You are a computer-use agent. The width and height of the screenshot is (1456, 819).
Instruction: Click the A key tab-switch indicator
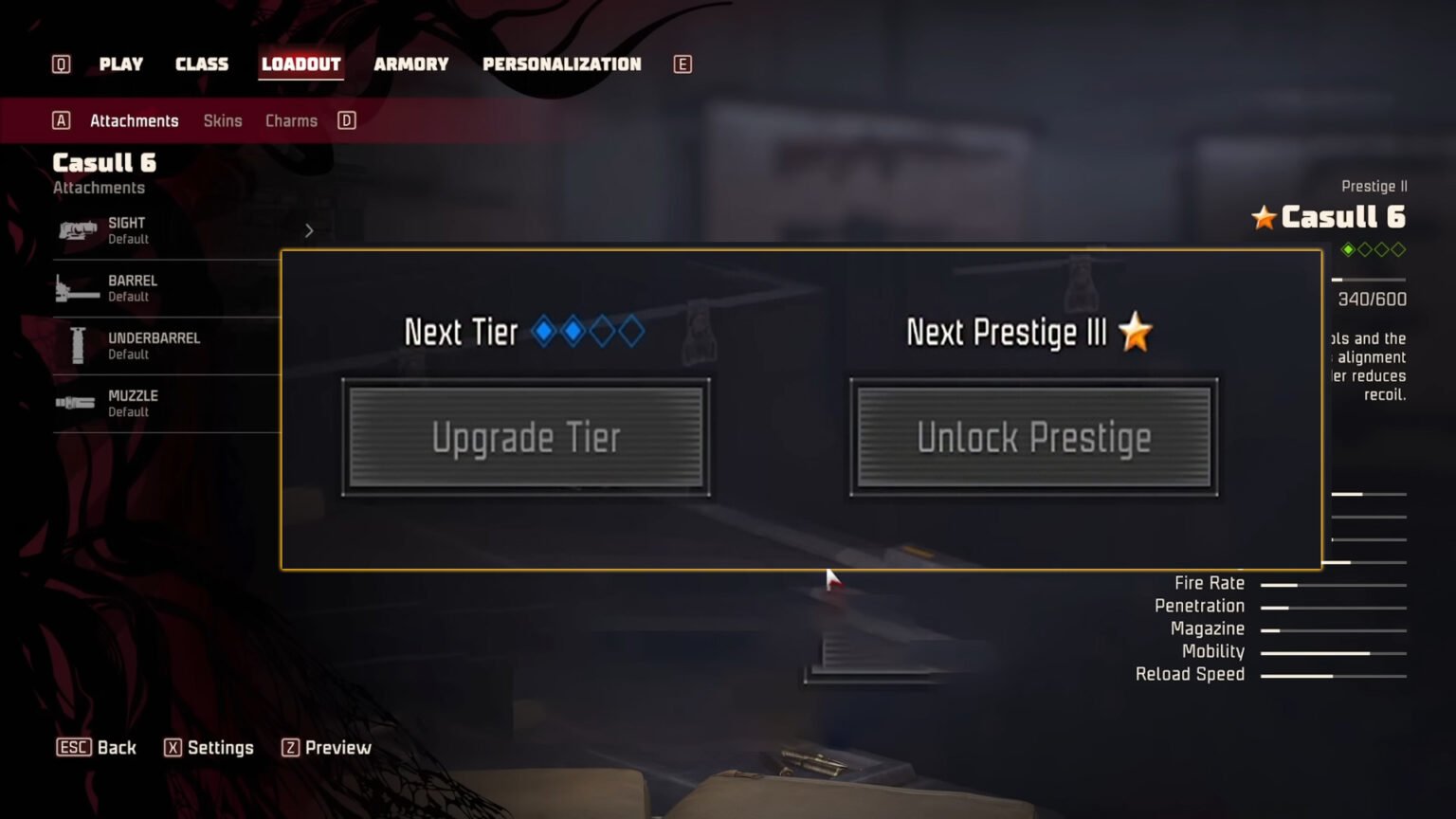pos(62,120)
